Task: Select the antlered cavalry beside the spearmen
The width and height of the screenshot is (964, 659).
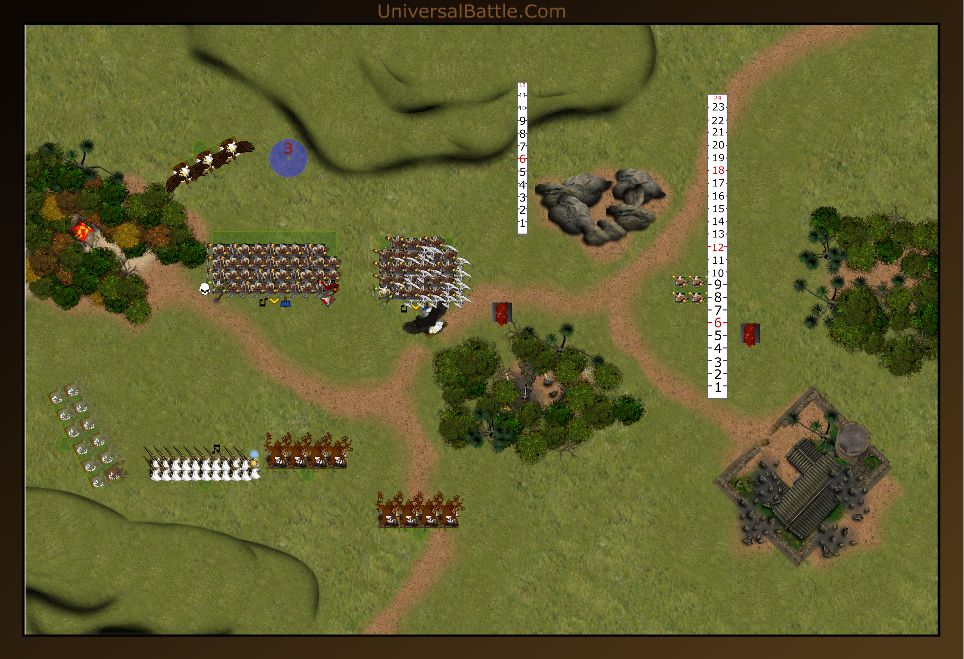Action: [x=308, y=452]
